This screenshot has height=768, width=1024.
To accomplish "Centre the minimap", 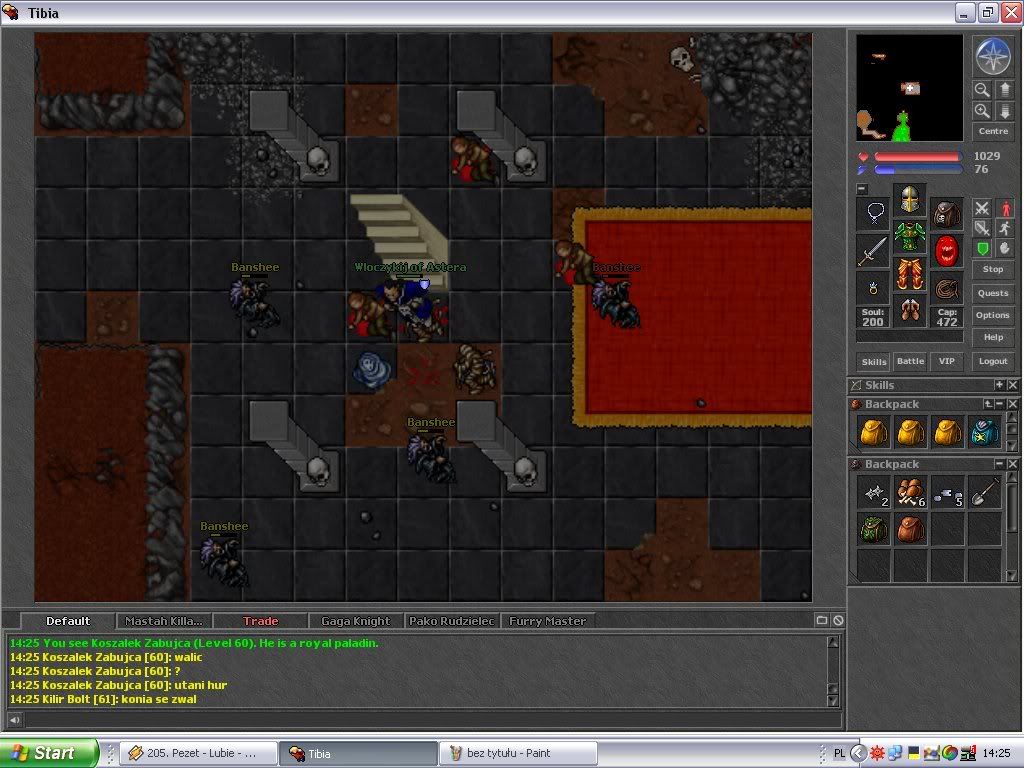I will coord(992,131).
